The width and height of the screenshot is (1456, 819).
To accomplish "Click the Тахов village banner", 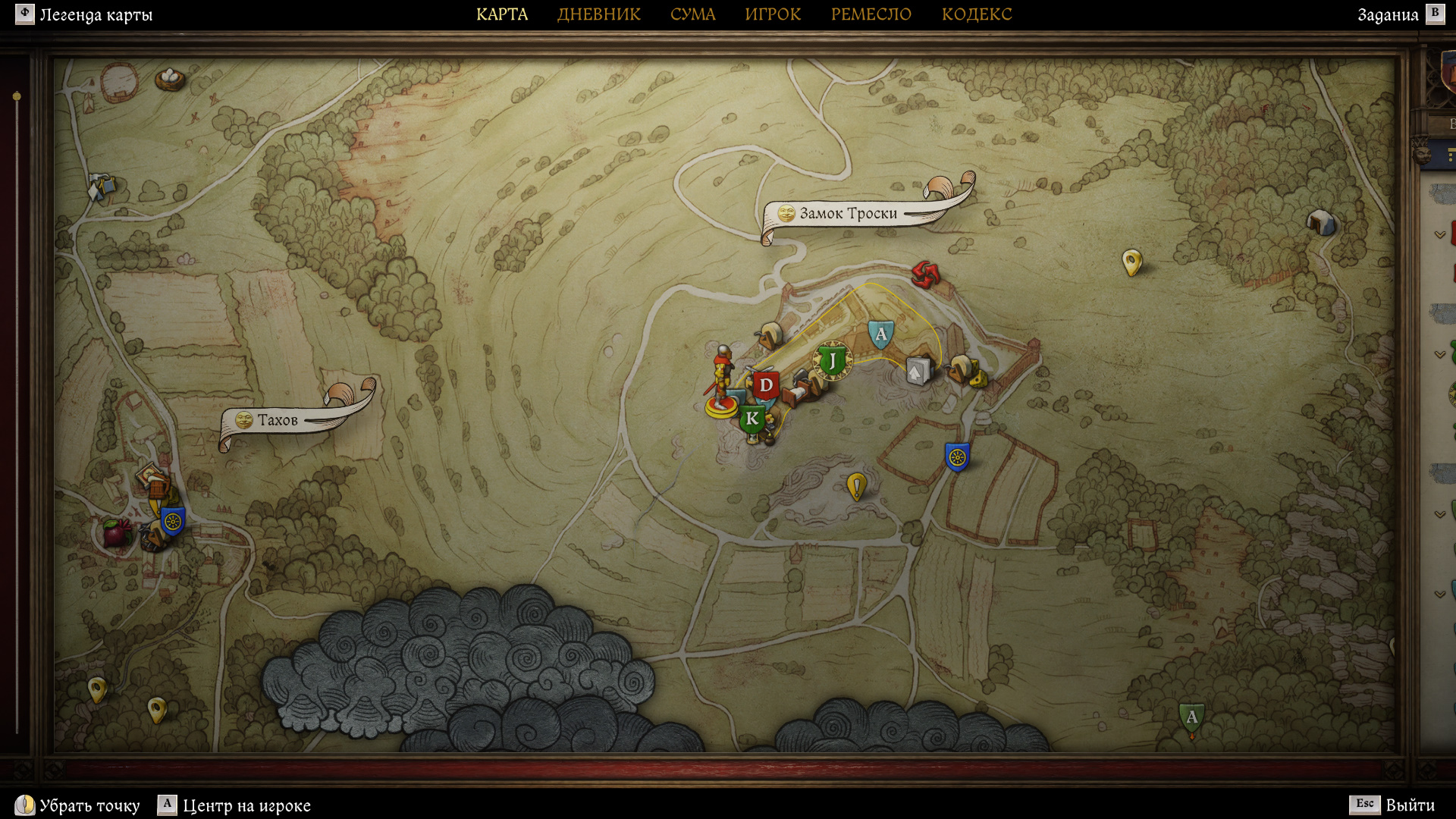I will click(278, 420).
